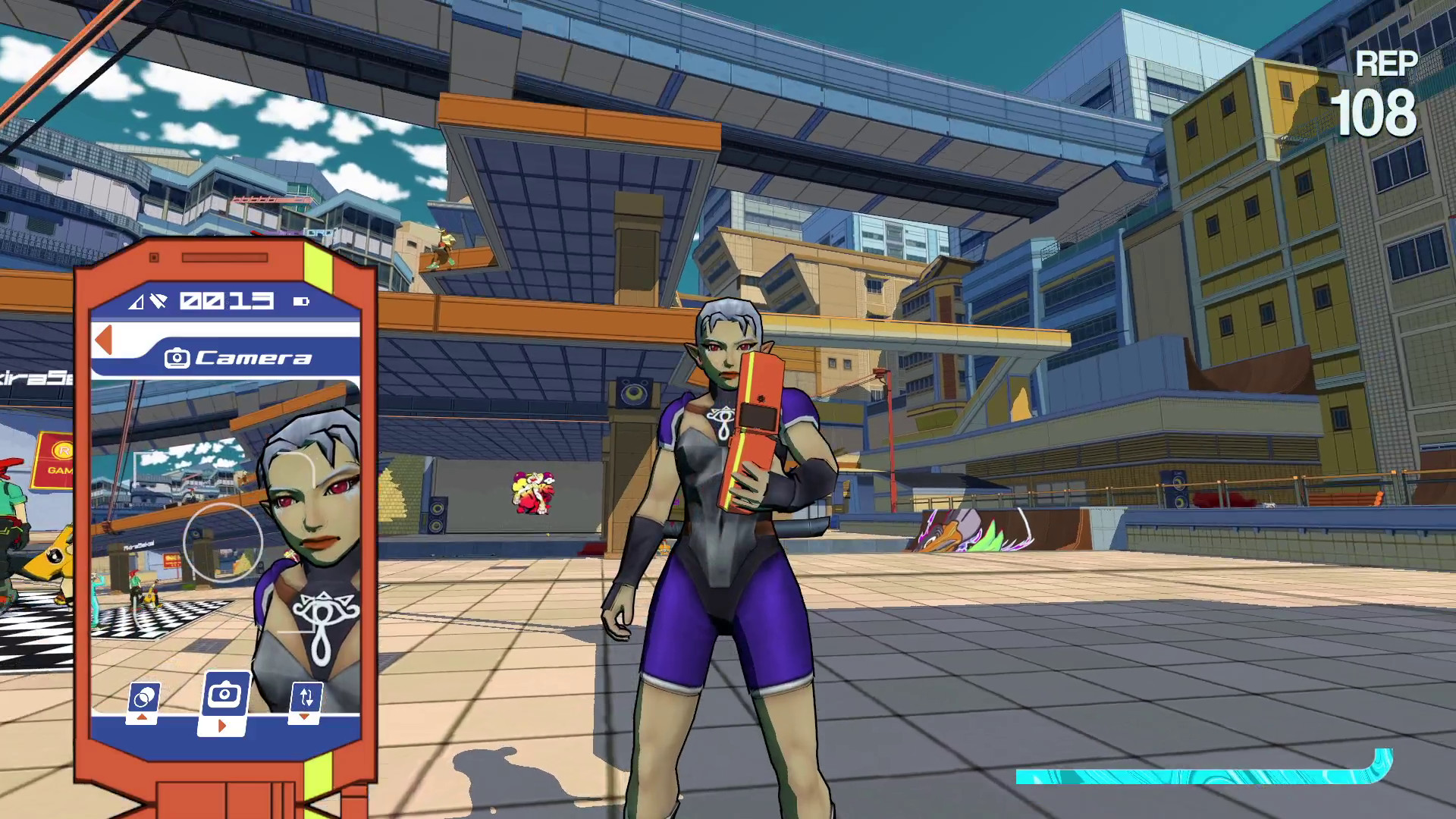This screenshot has height=819, width=1456.
Task: Toggle front and rear camera with the swap arrows
Action: [306, 697]
